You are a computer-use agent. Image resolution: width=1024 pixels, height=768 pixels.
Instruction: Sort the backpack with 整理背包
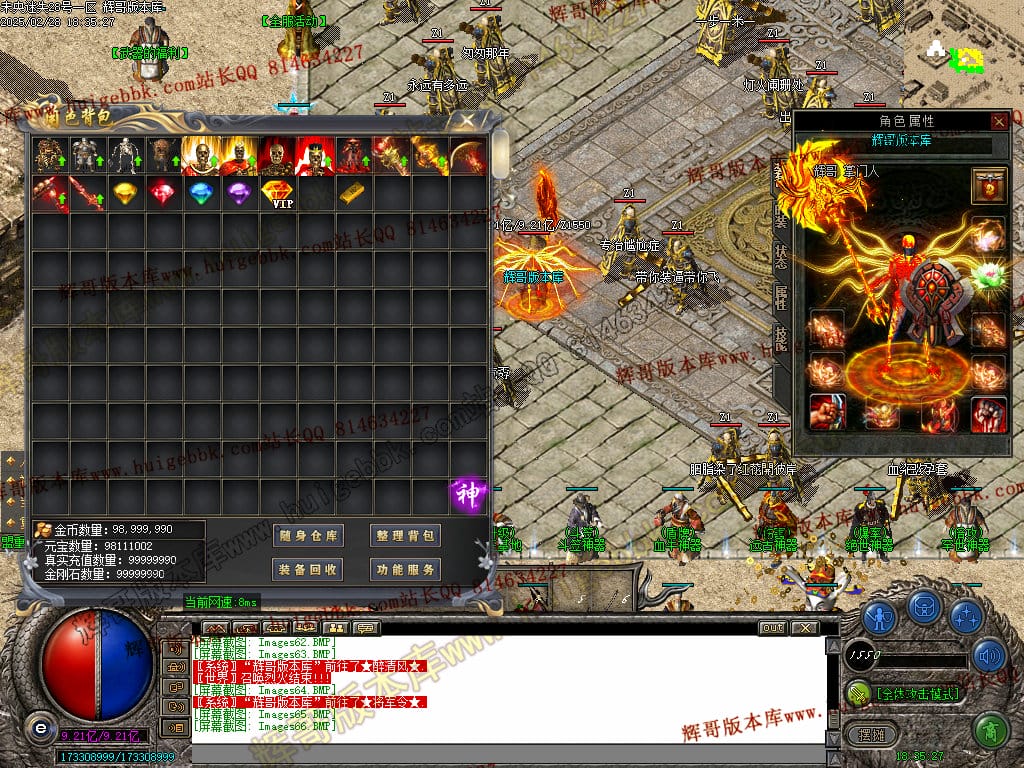pos(405,536)
